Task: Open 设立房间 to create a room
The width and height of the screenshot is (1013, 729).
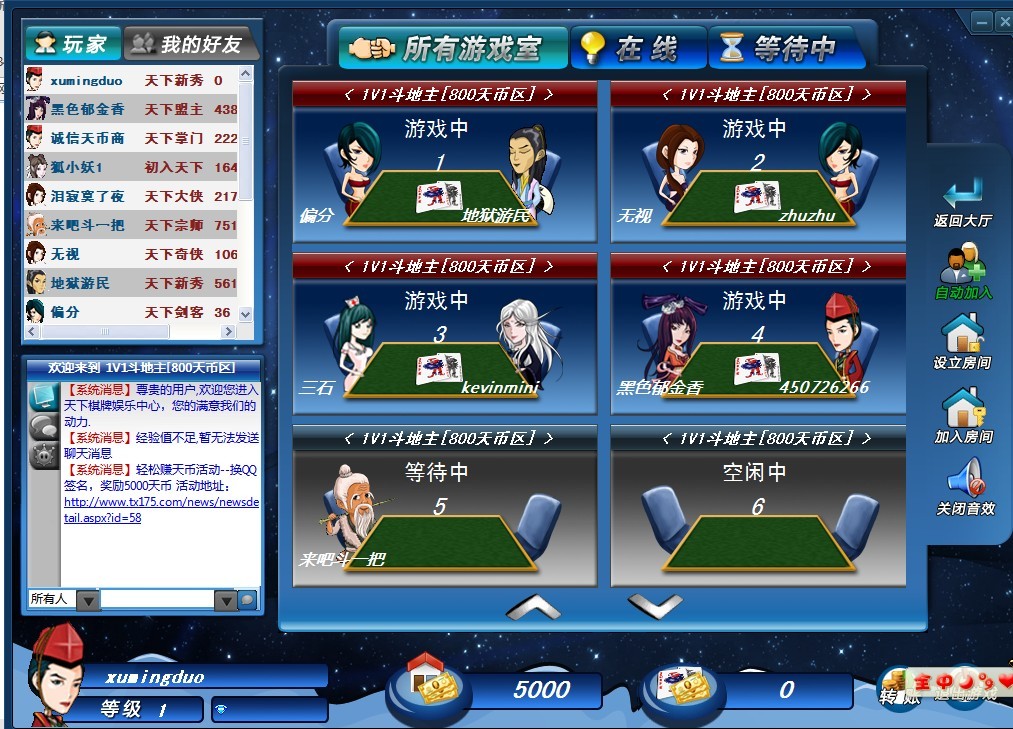Action: [x=963, y=343]
